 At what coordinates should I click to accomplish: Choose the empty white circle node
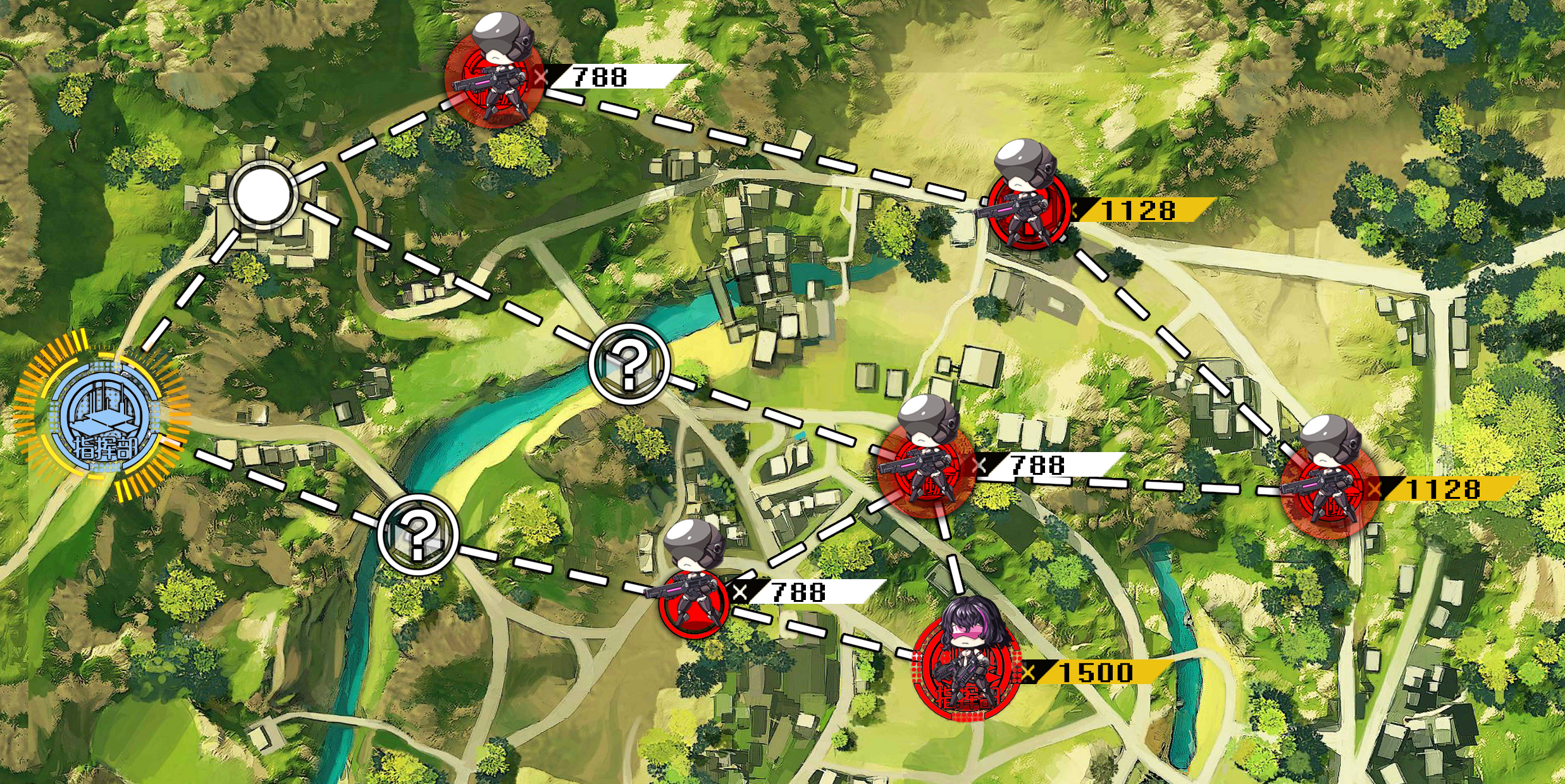pyautogui.click(x=261, y=195)
